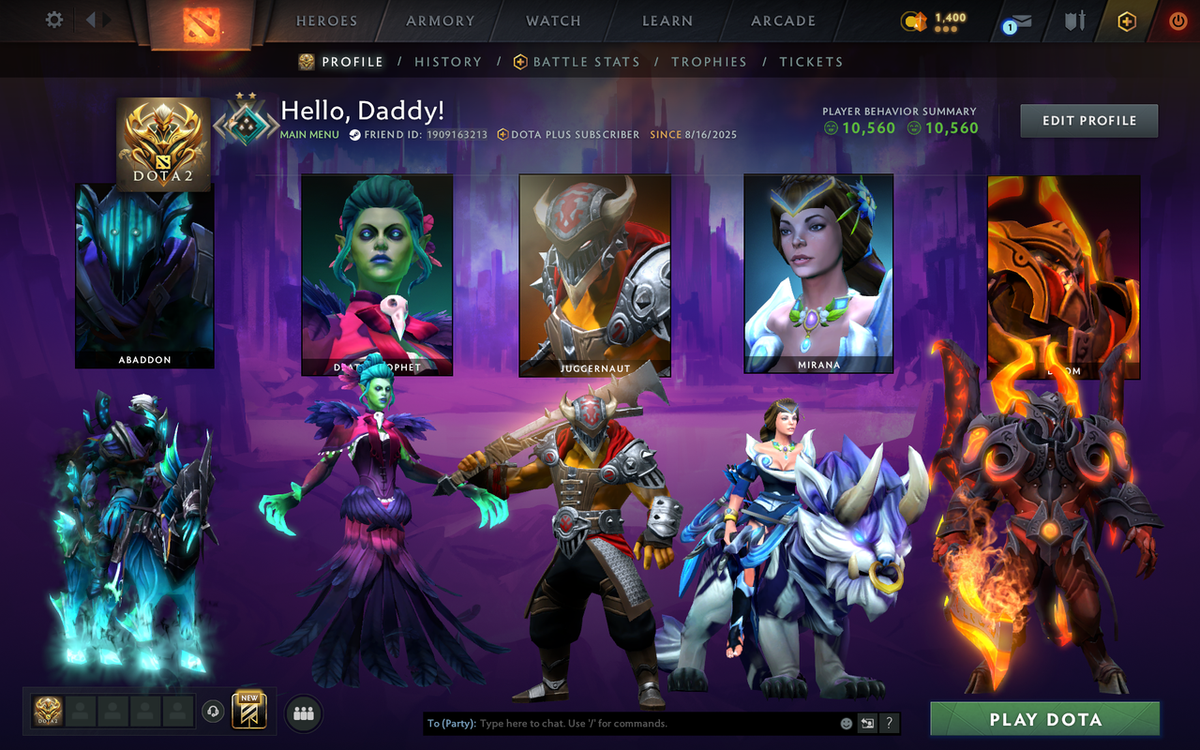Switch to the History tab
Viewport: 1200px width, 750px height.
[x=448, y=62]
